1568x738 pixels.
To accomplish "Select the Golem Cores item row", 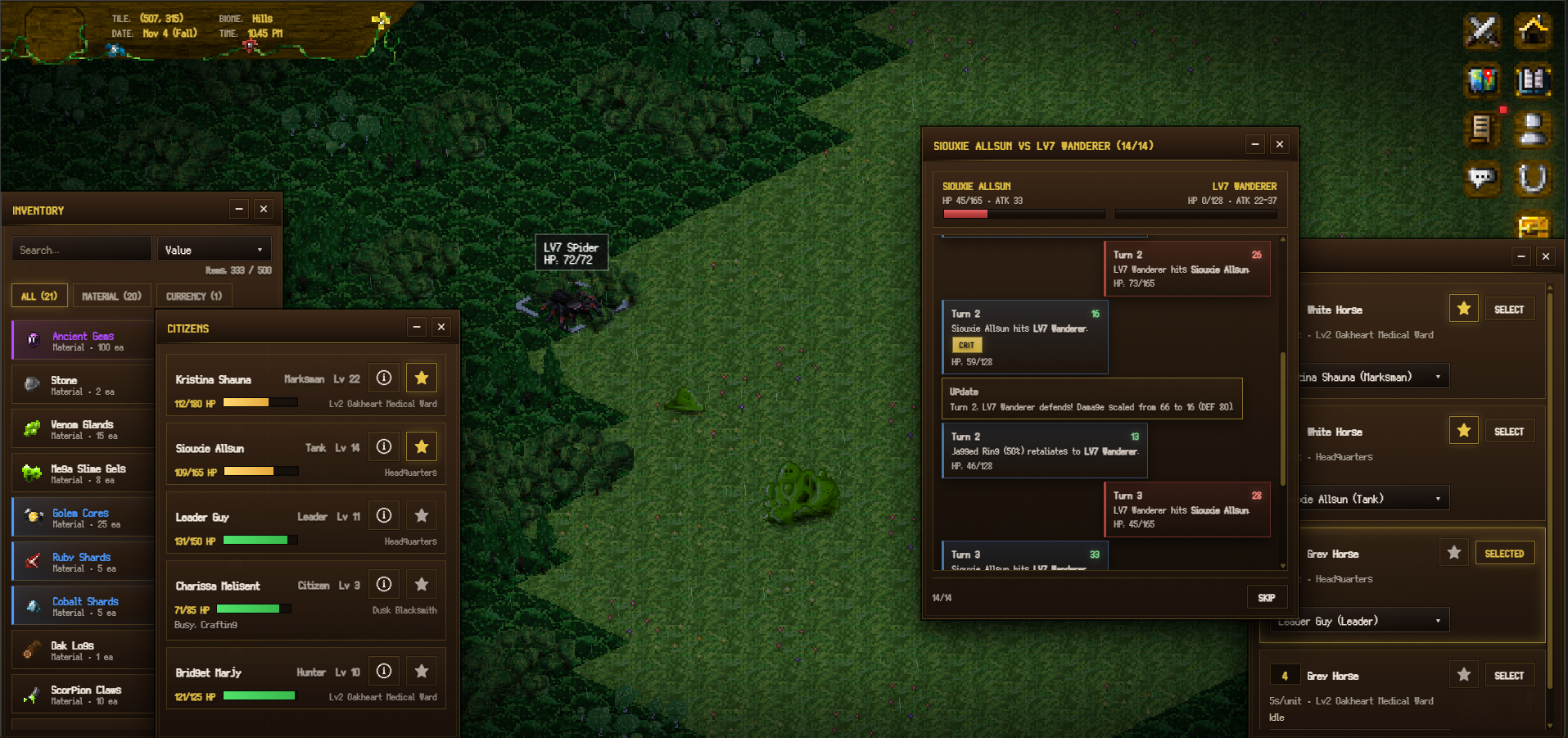I will 83,518.
